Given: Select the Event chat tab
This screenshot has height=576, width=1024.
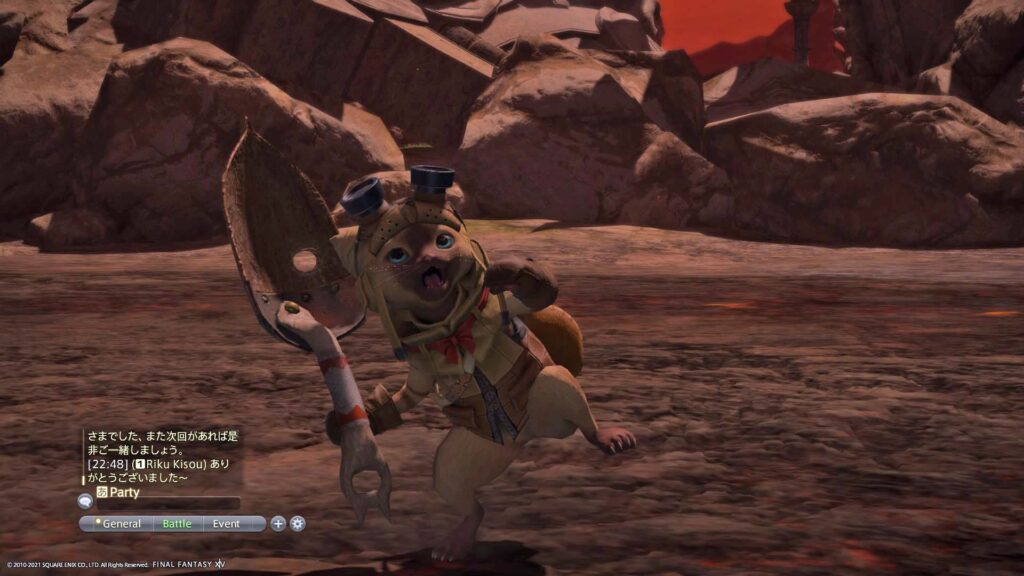Looking at the screenshot, I should [x=226, y=523].
